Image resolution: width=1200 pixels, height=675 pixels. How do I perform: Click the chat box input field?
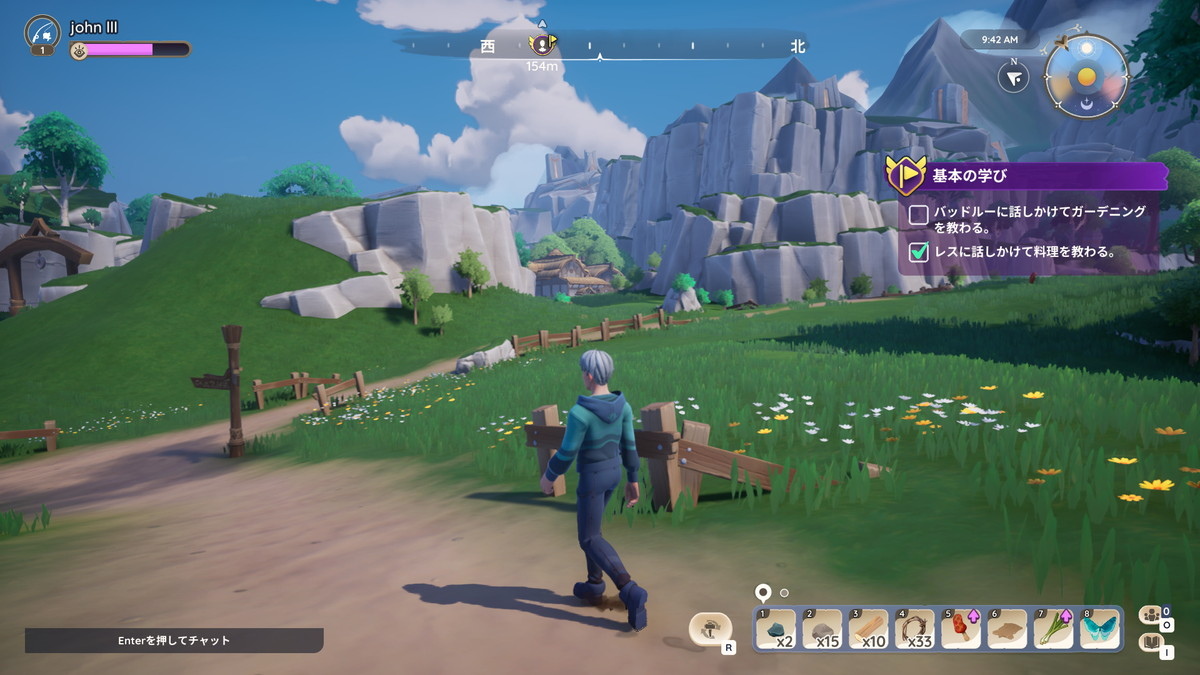[174, 640]
